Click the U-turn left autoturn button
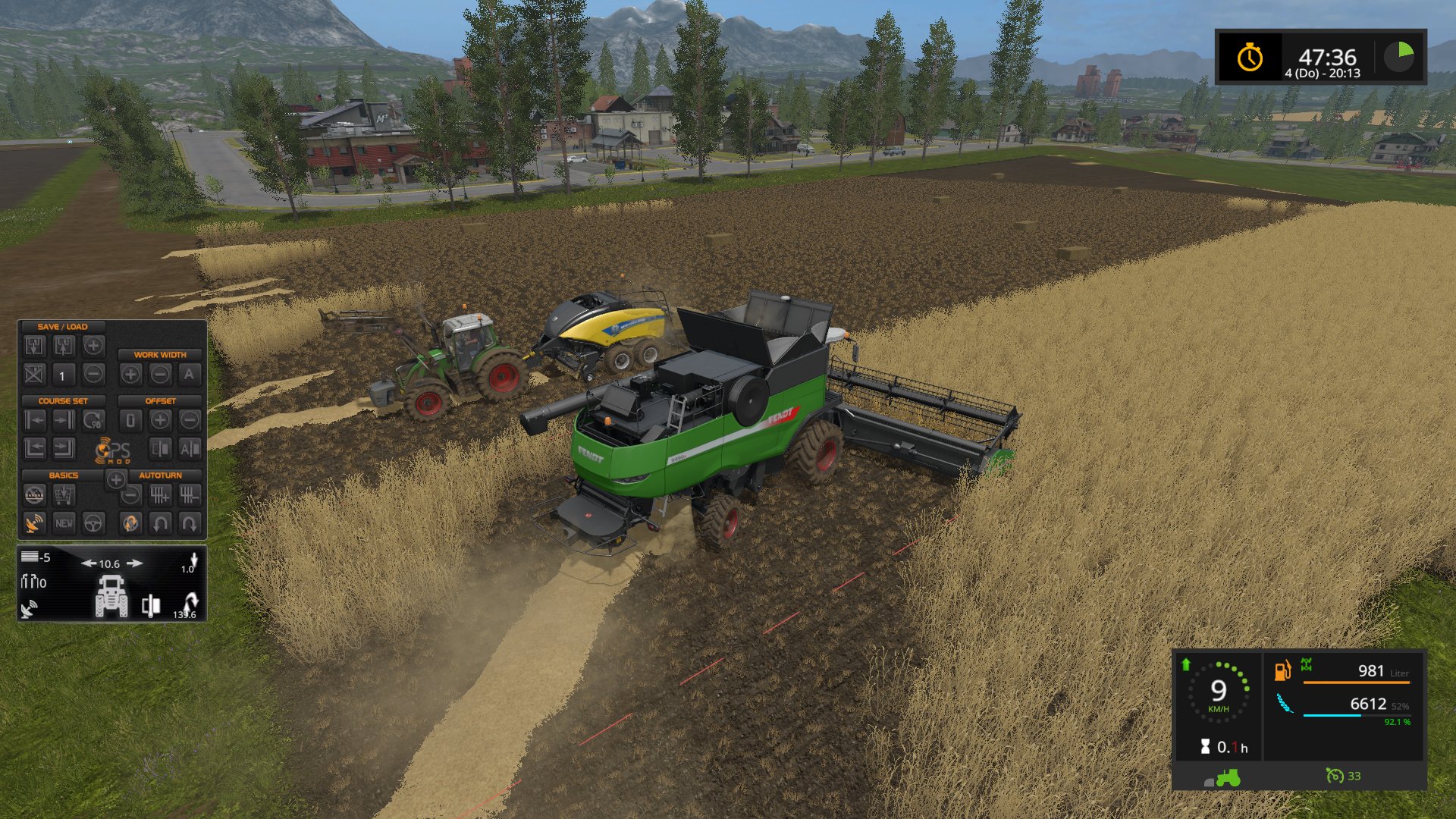 pyautogui.click(x=160, y=523)
